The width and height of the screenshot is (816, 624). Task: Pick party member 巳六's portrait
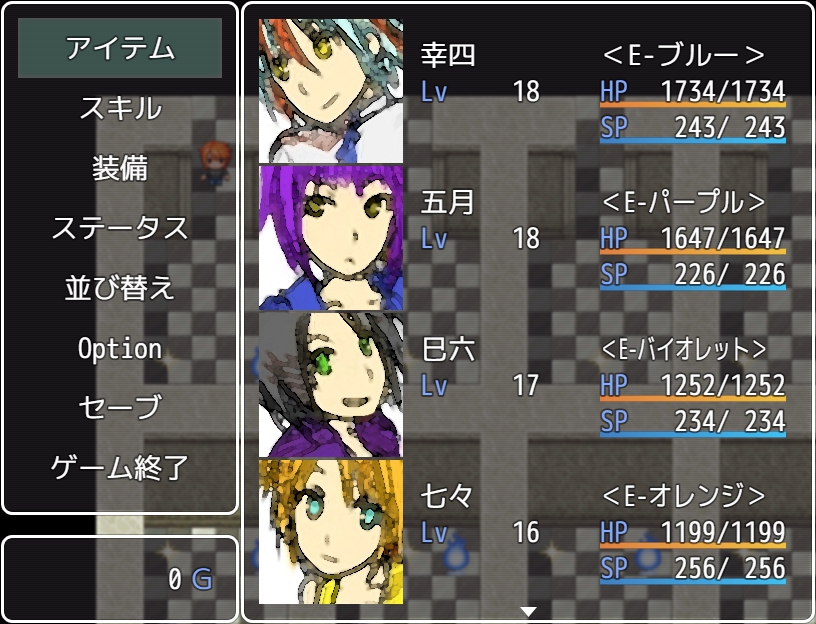[x=331, y=385]
